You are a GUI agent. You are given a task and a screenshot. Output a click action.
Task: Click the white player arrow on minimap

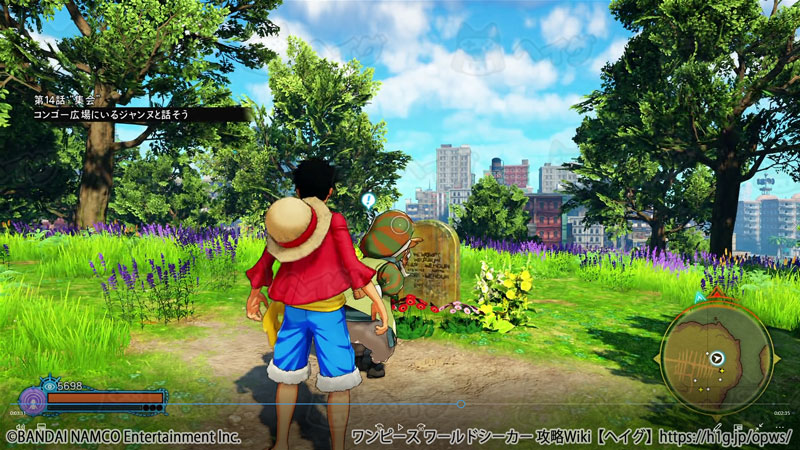[x=717, y=356]
